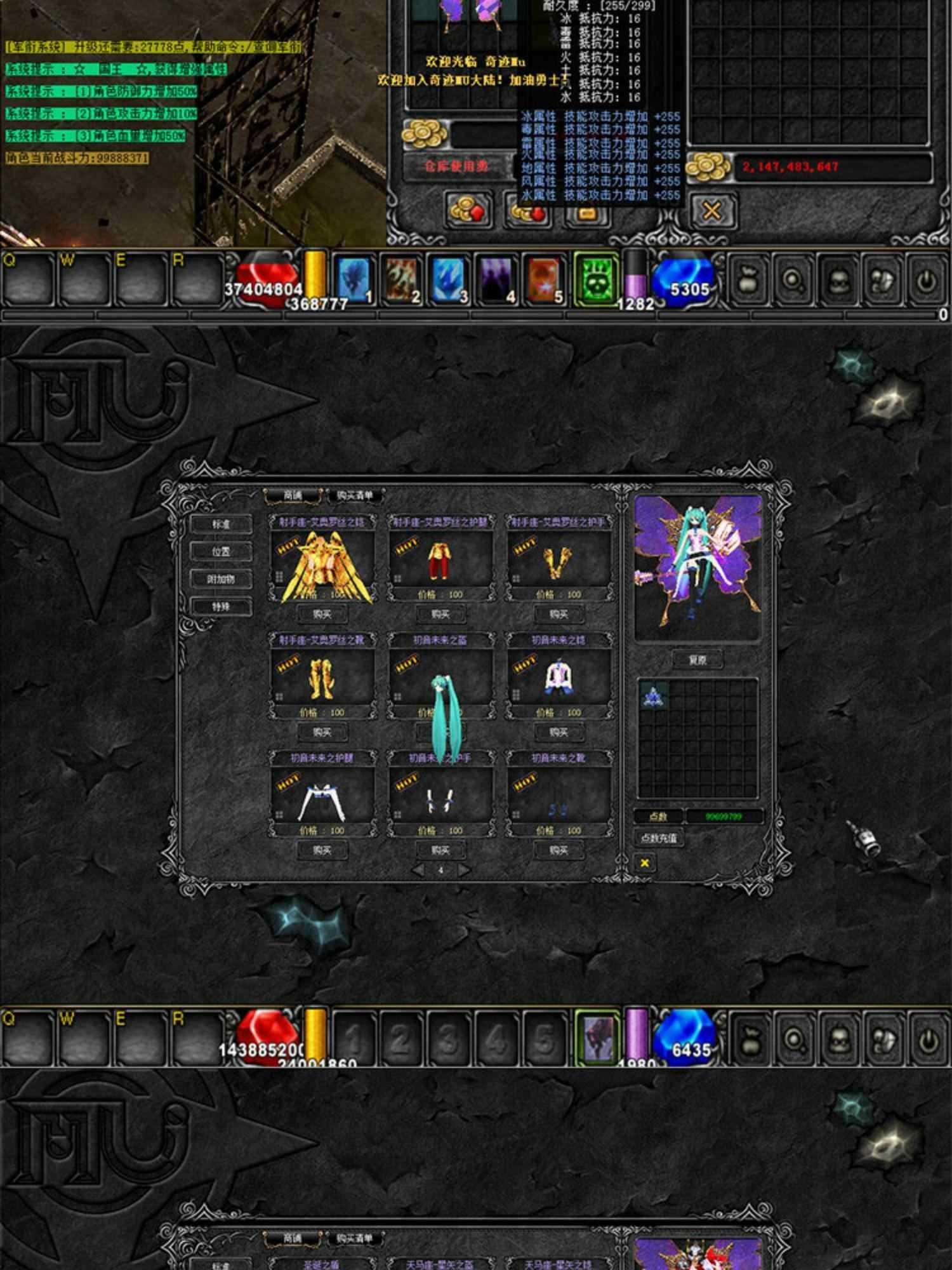Purchase the Sagittarius Aiolos golden gloves
The image size is (952, 1270).
(x=559, y=614)
